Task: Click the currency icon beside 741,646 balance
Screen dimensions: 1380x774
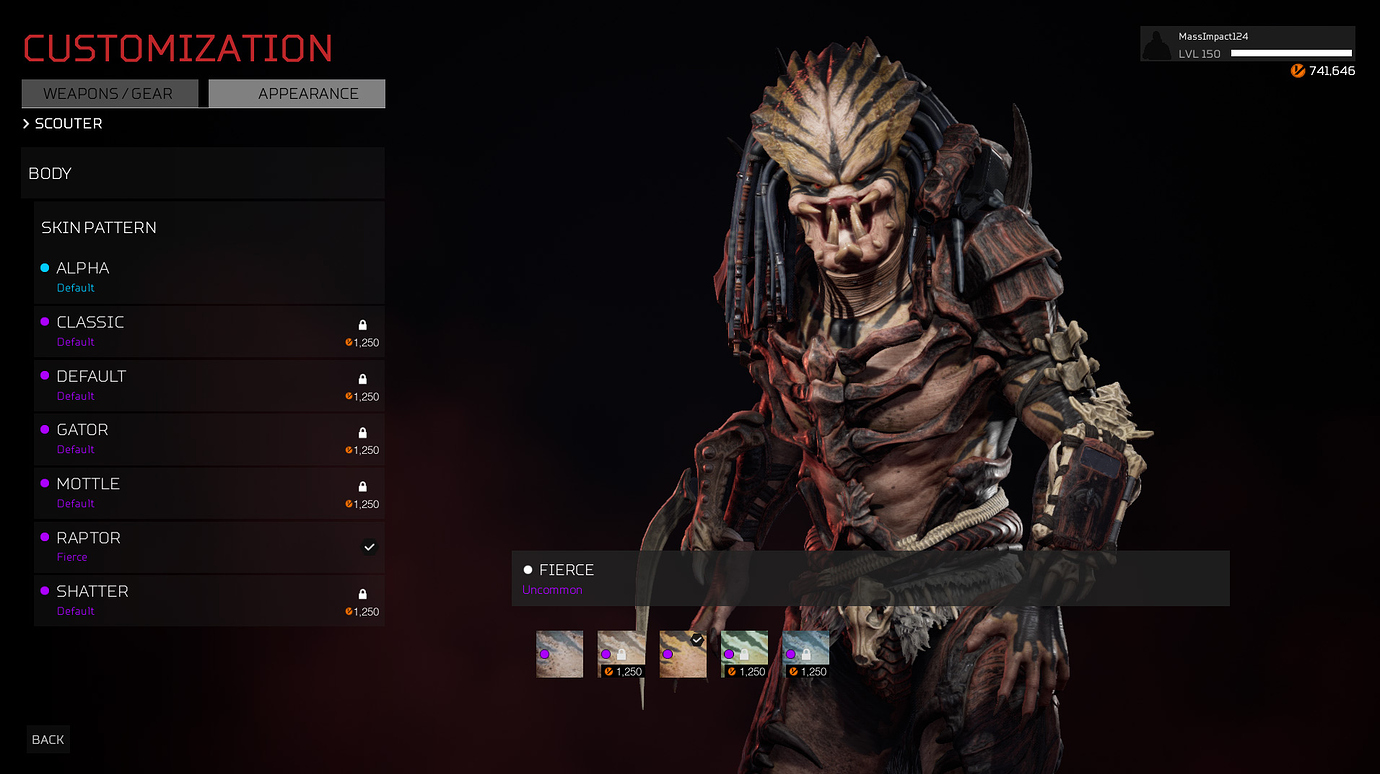Action: pos(1298,71)
